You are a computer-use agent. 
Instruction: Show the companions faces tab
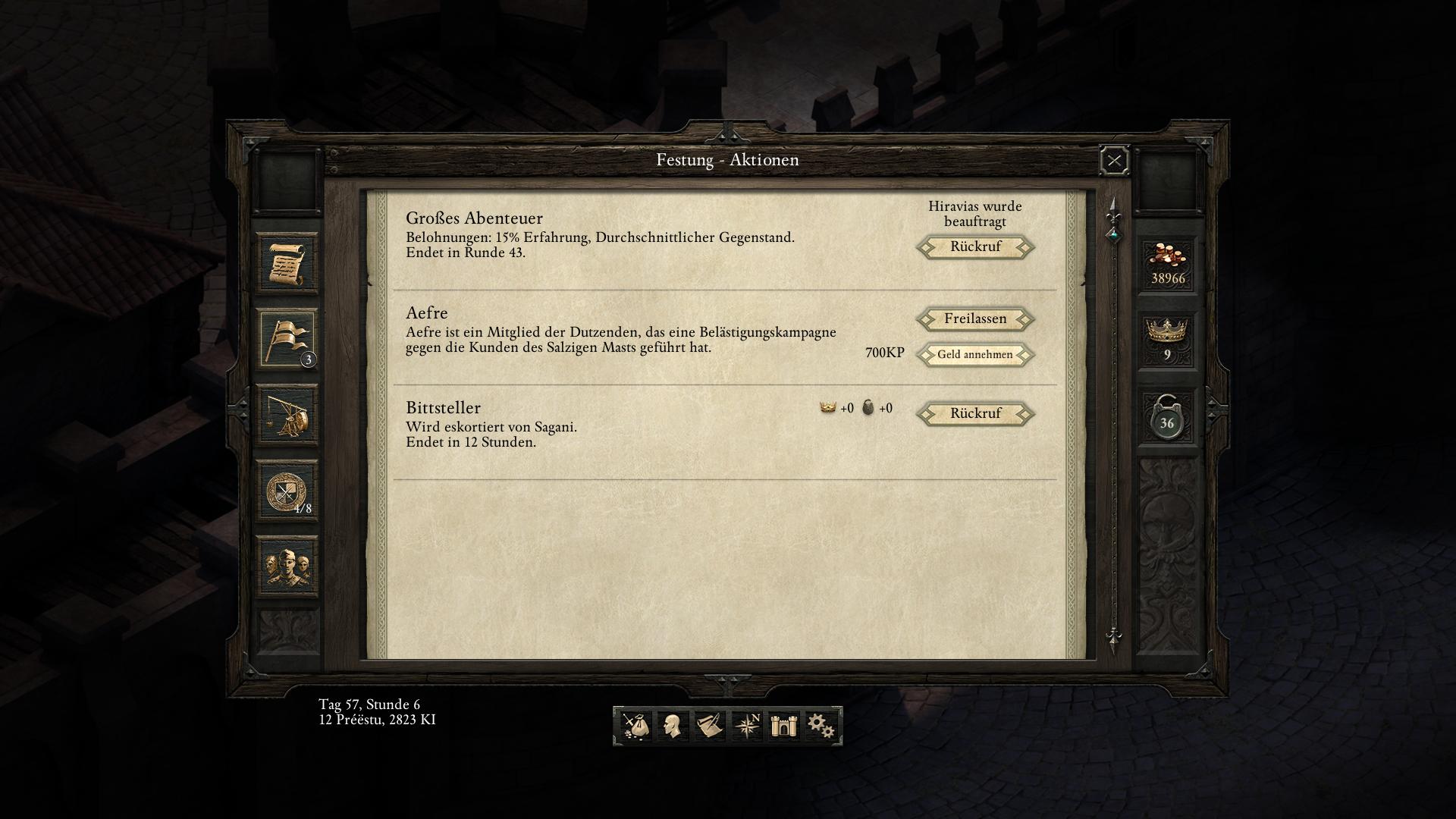(x=287, y=566)
